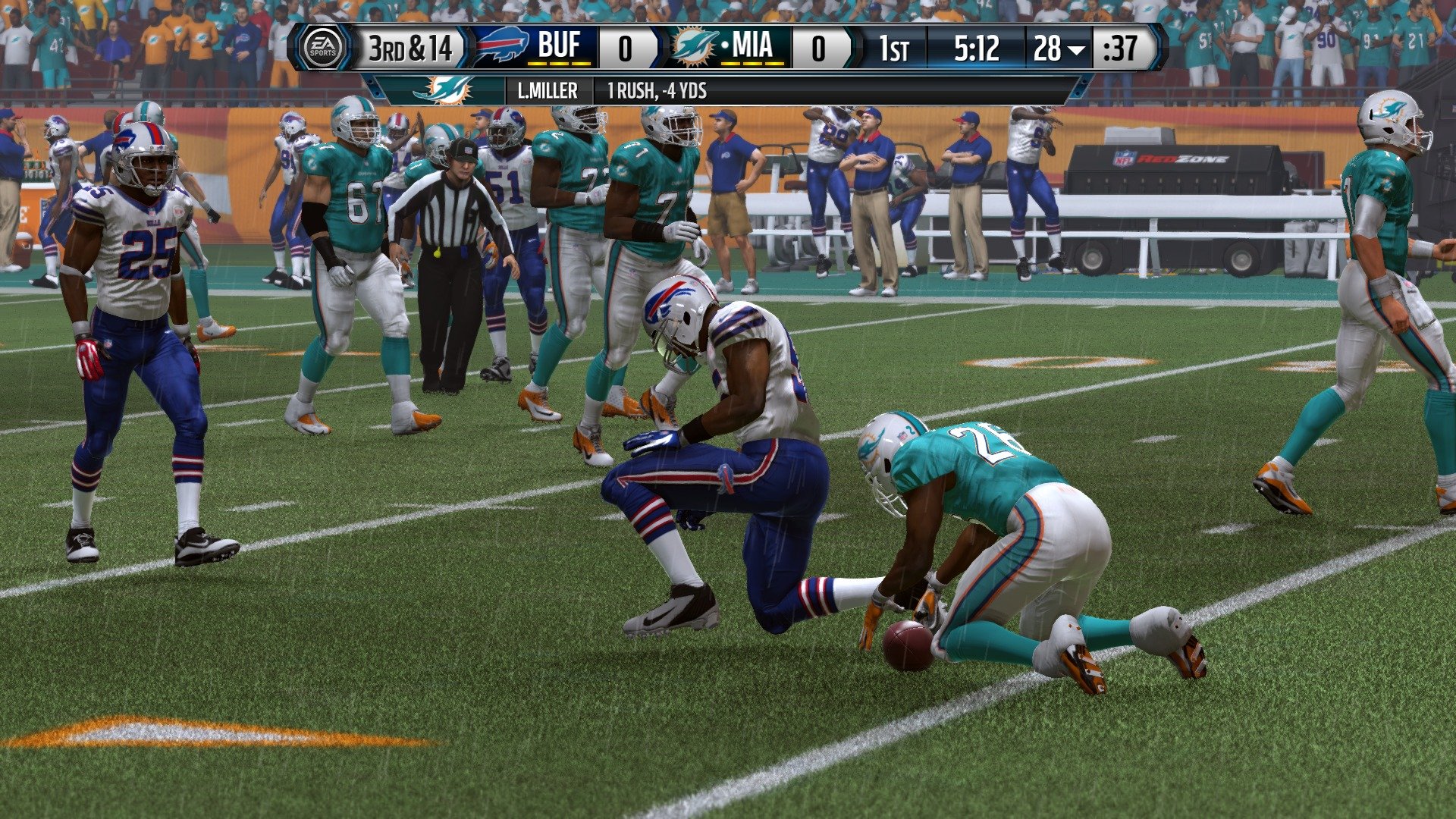The image size is (1456, 819).
Task: Open the play clock dropdown arrow beside 28
Action: [1075, 48]
